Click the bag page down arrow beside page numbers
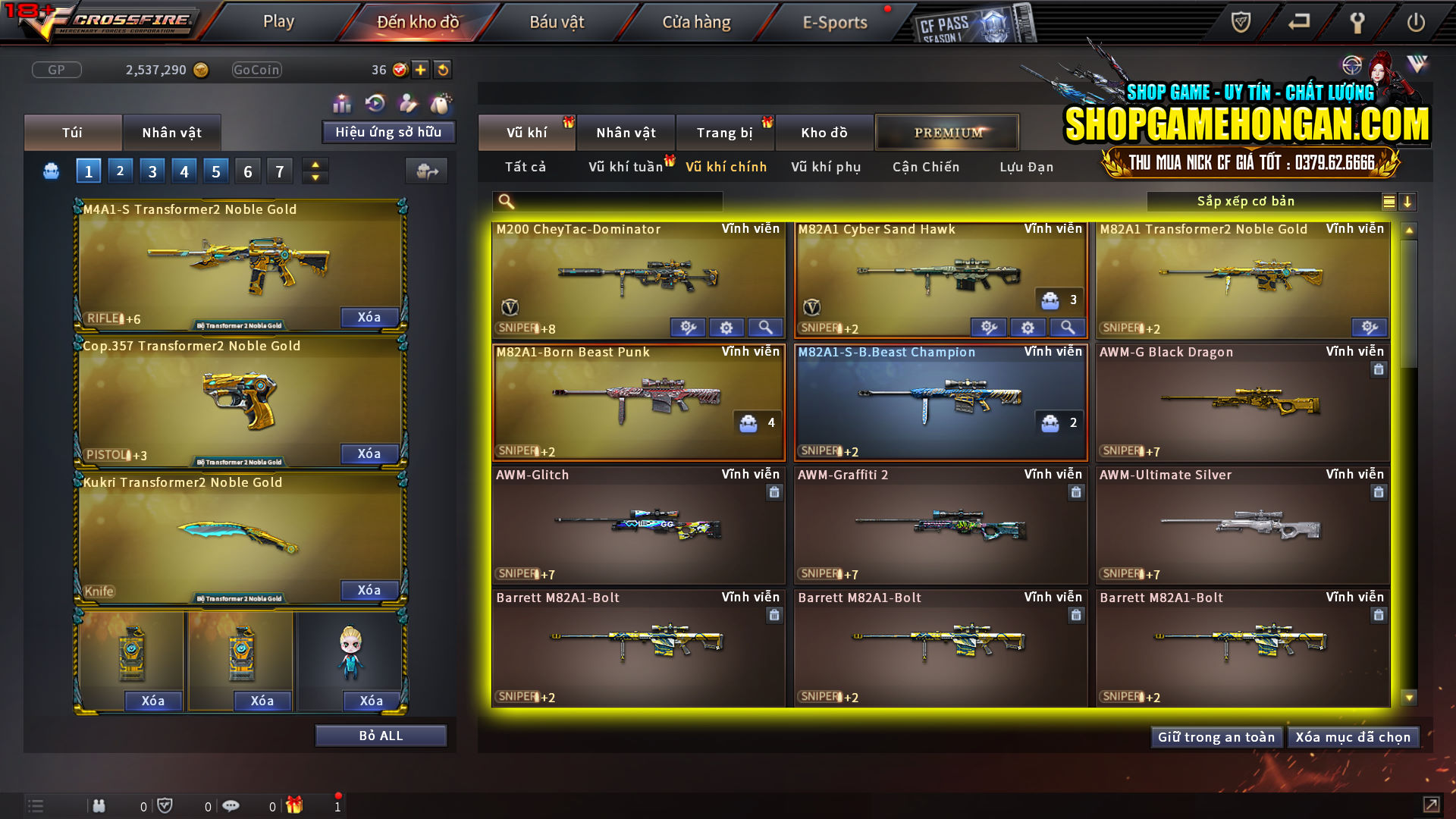 pyautogui.click(x=315, y=177)
